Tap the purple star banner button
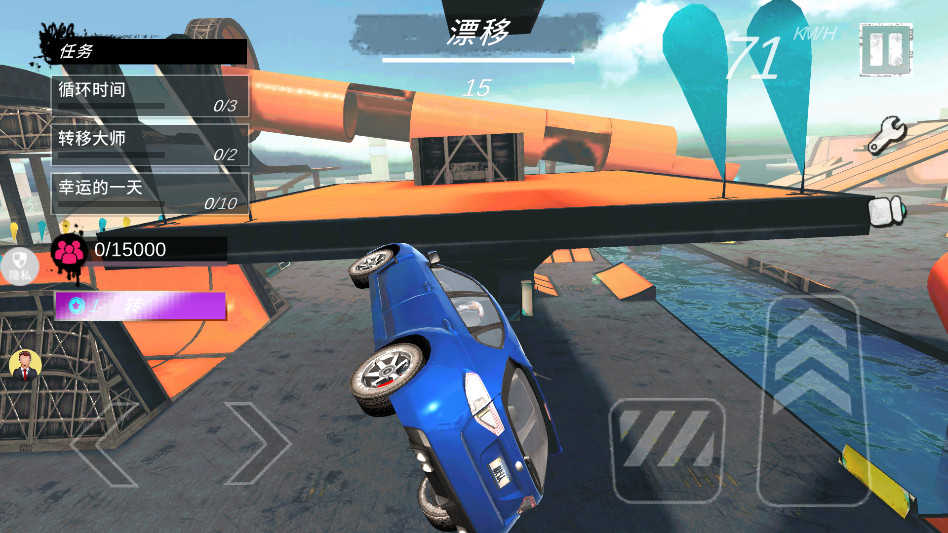The width and height of the screenshot is (948, 533). [x=140, y=306]
